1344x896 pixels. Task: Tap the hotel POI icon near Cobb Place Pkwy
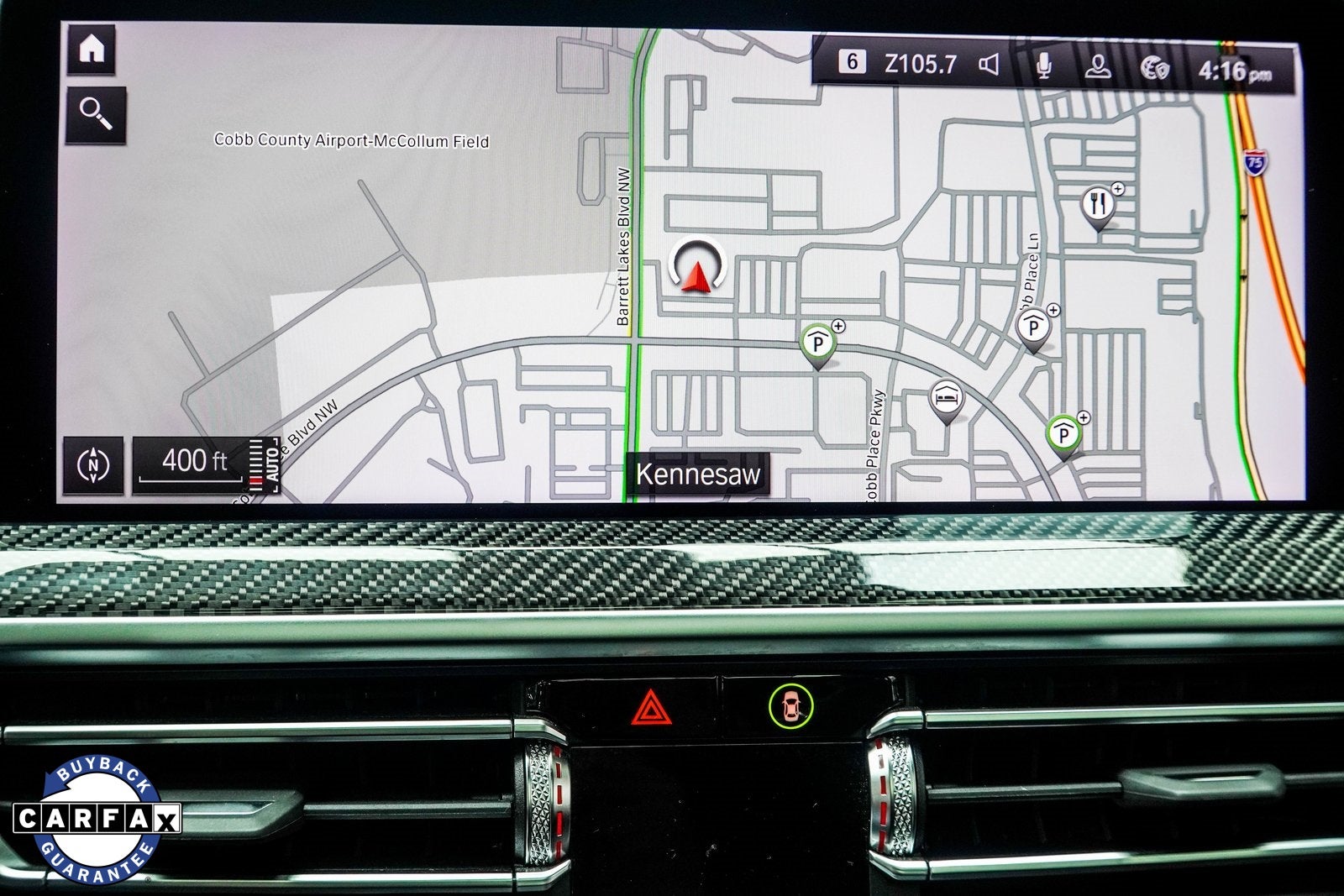point(946,397)
